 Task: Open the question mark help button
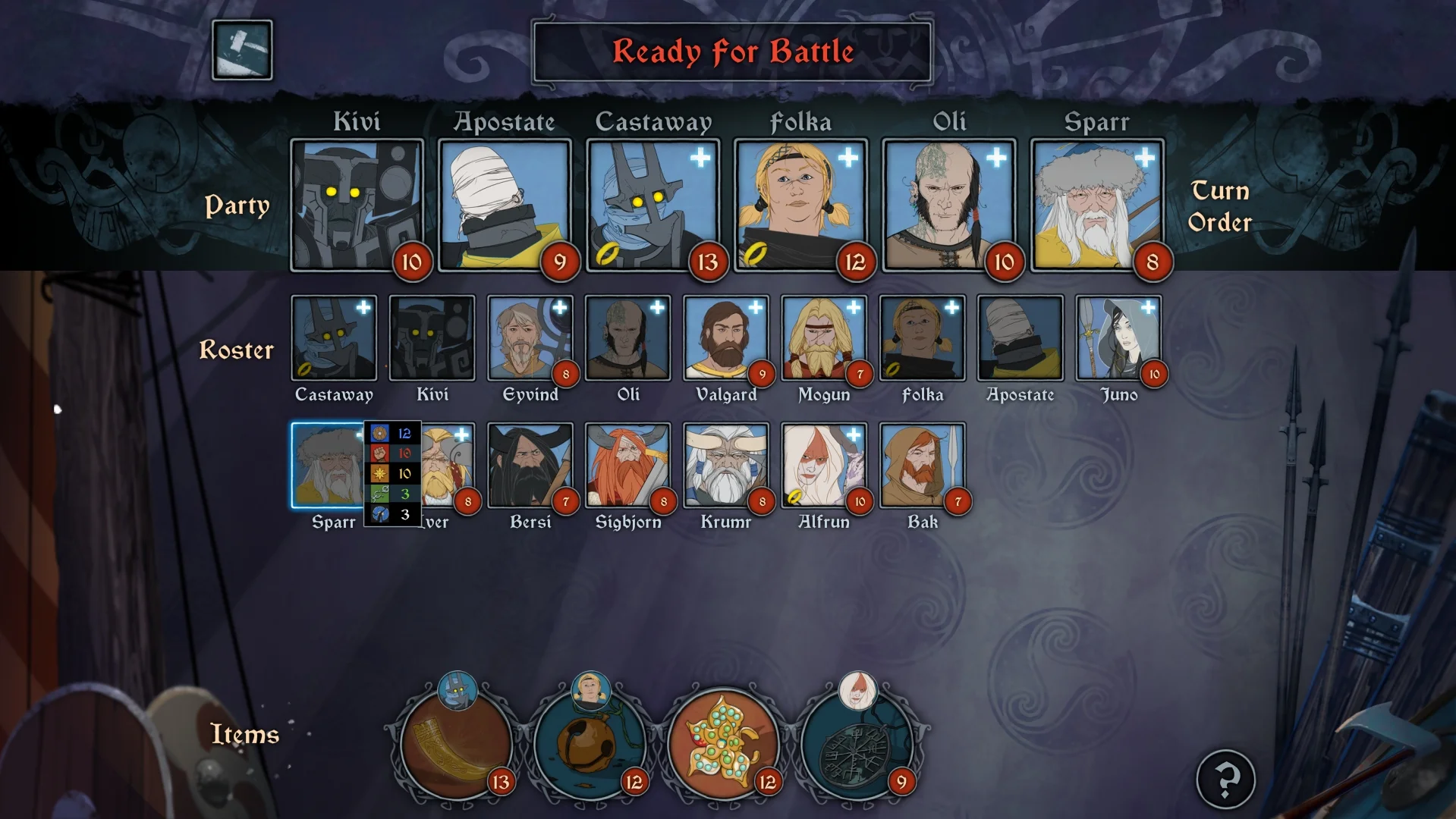click(1225, 779)
